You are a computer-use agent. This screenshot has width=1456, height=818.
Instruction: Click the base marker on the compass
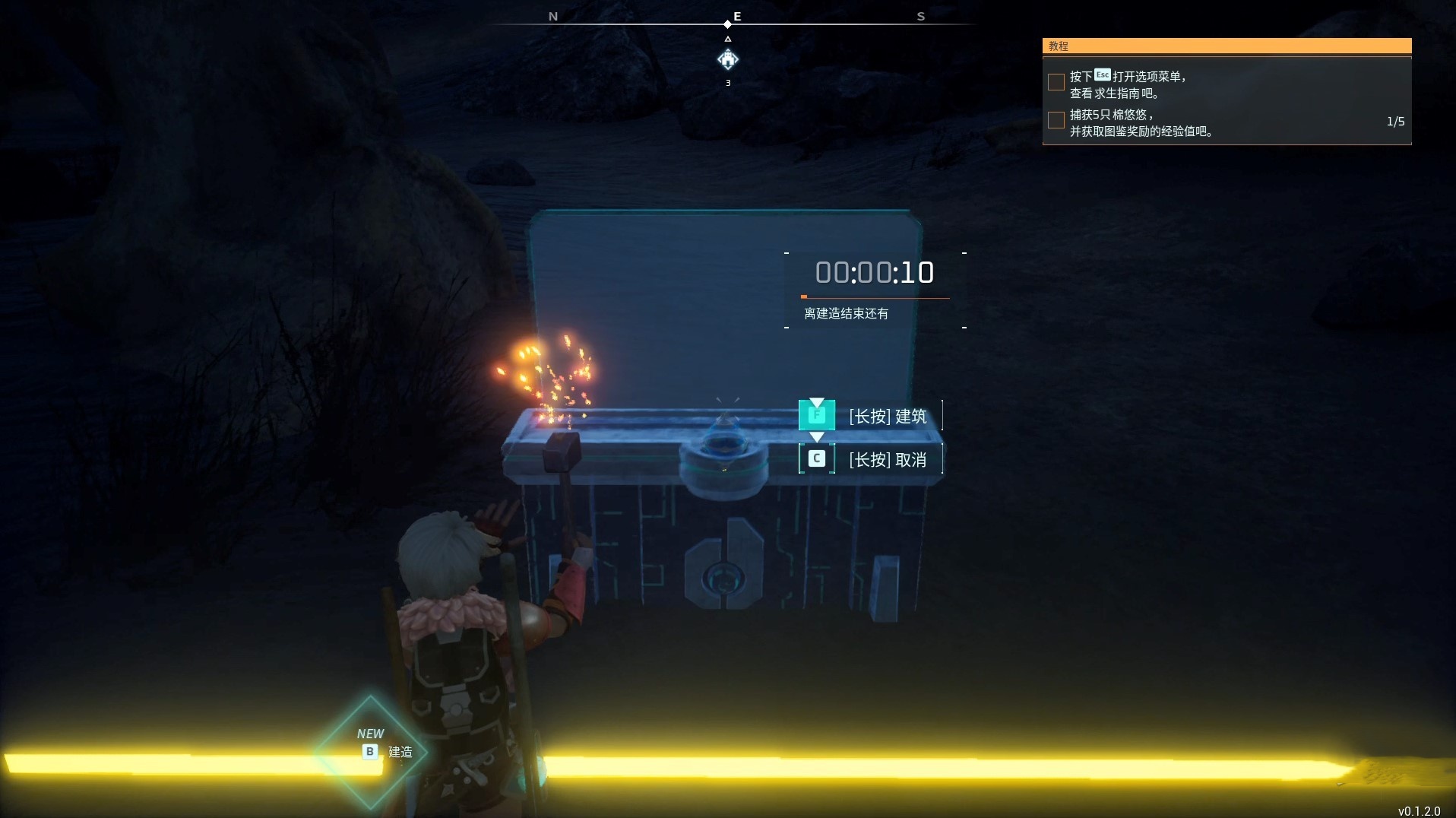point(728,59)
